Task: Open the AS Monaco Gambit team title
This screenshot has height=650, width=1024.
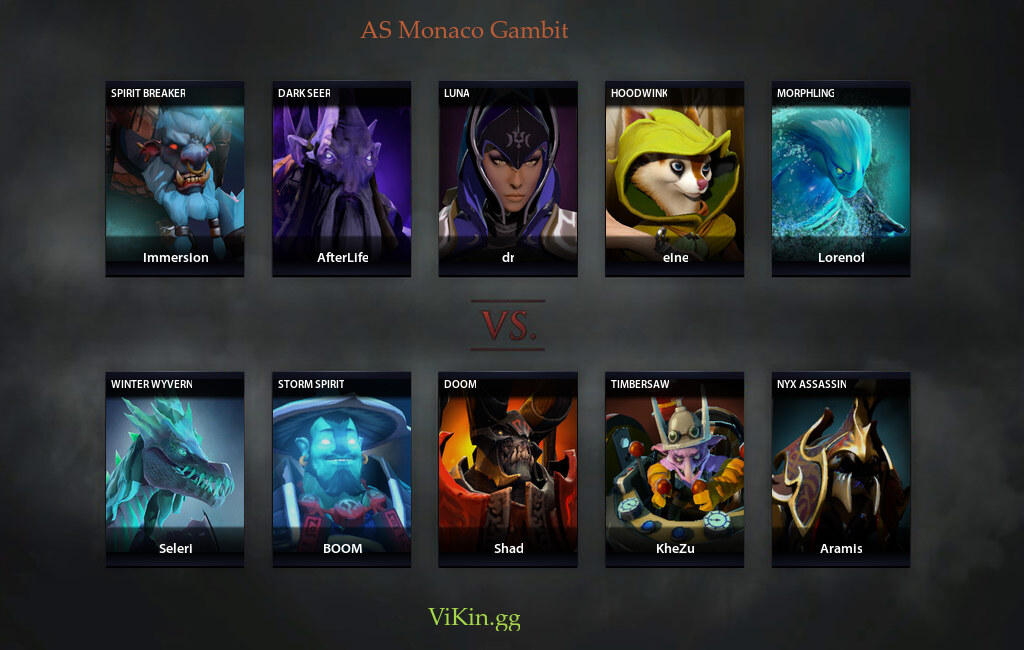Action: point(464,30)
